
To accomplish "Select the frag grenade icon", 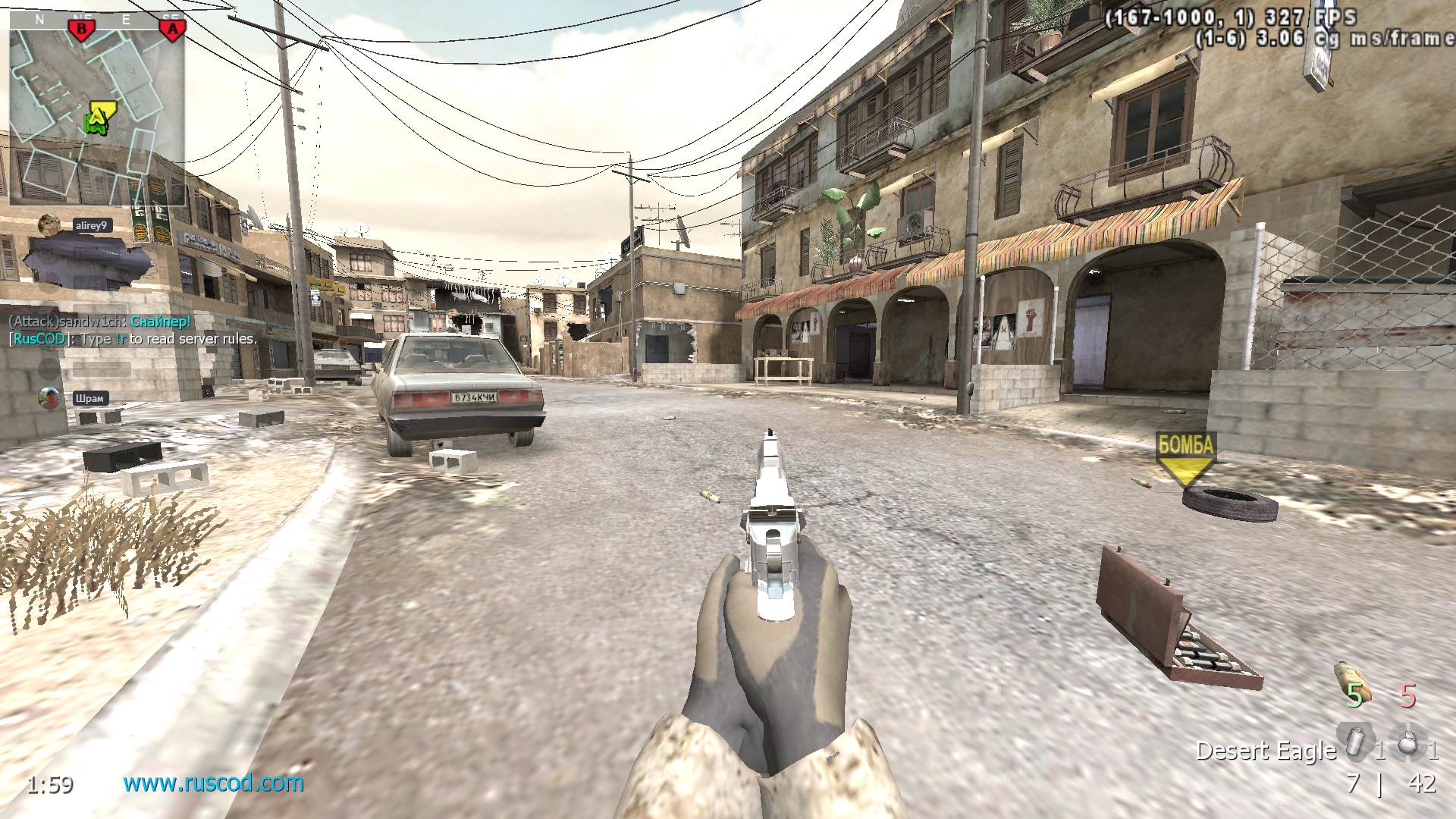I will click(1407, 741).
